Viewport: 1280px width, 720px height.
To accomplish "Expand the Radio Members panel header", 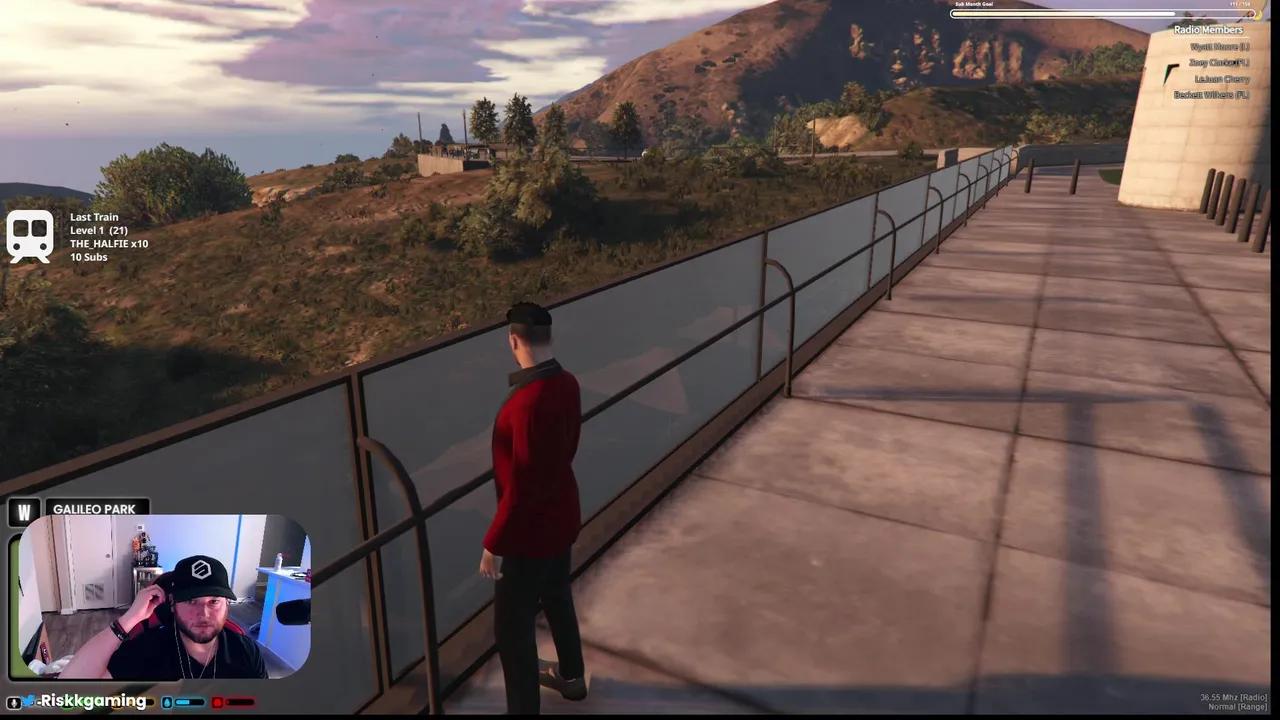I will (x=1208, y=30).
